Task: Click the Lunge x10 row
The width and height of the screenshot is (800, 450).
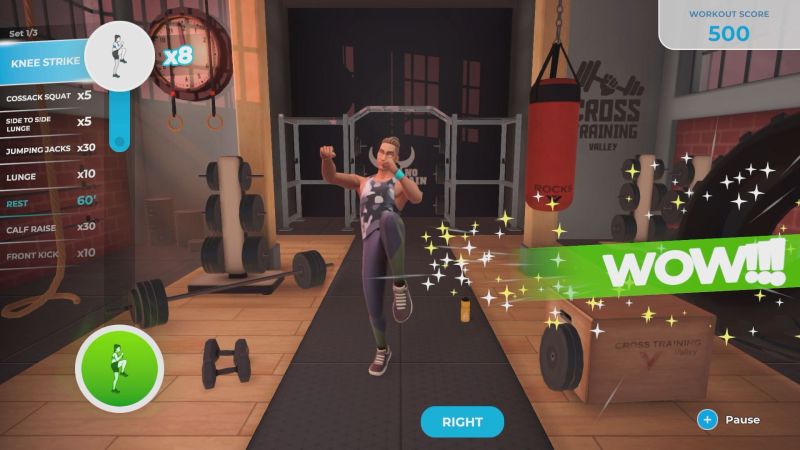Action: tap(50, 173)
